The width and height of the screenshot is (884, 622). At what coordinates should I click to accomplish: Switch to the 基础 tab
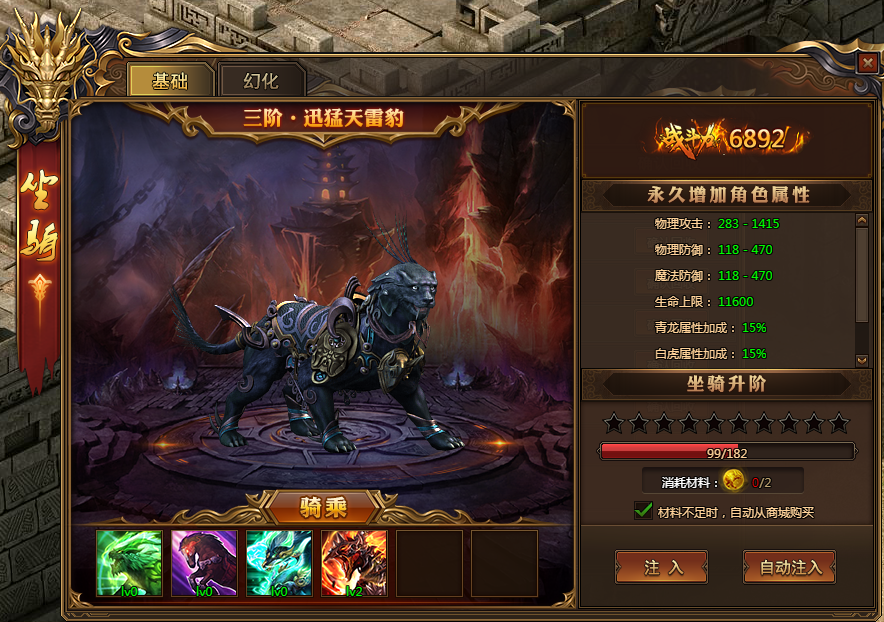tap(170, 81)
